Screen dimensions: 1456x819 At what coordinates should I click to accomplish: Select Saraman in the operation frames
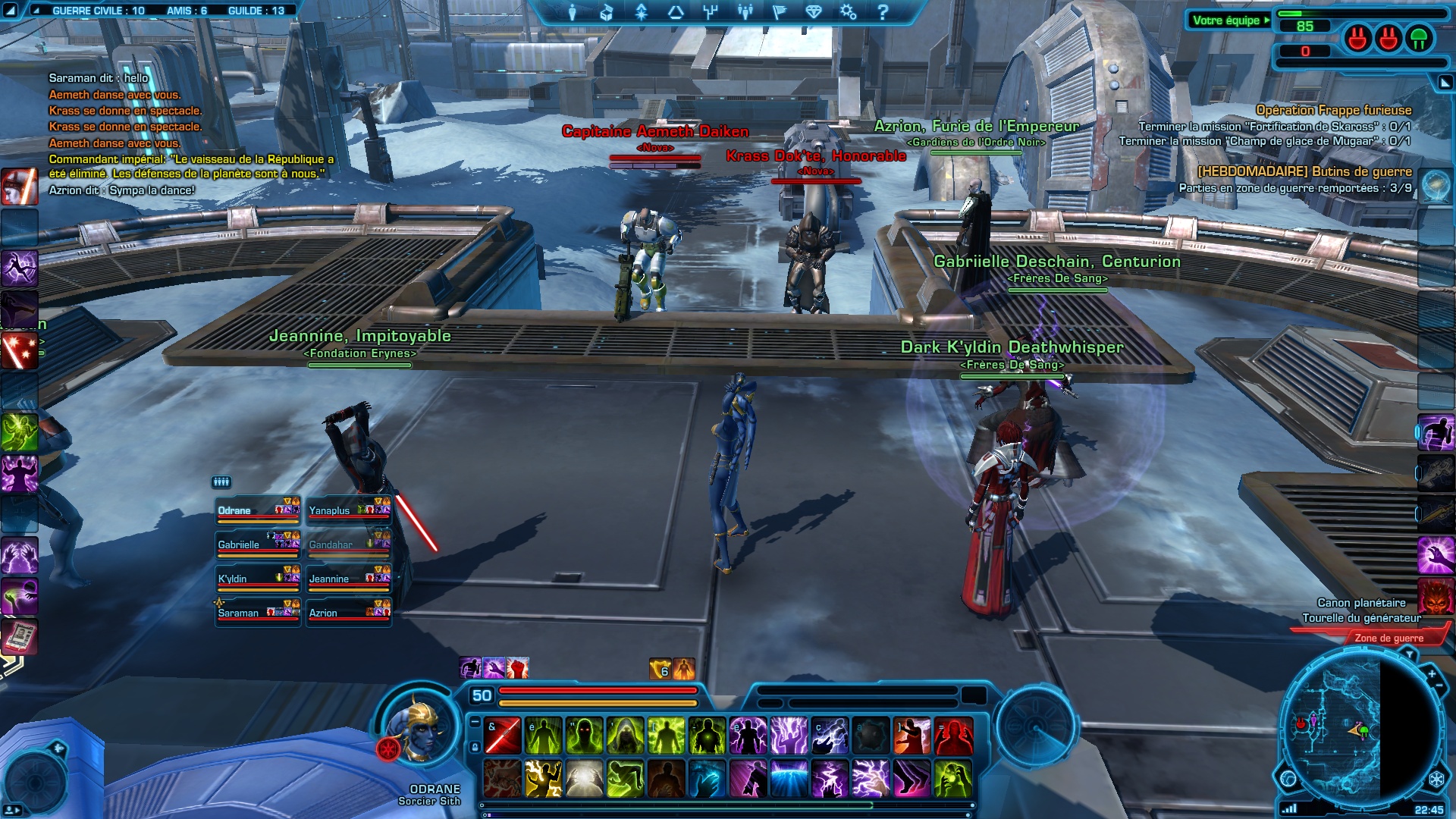258,613
